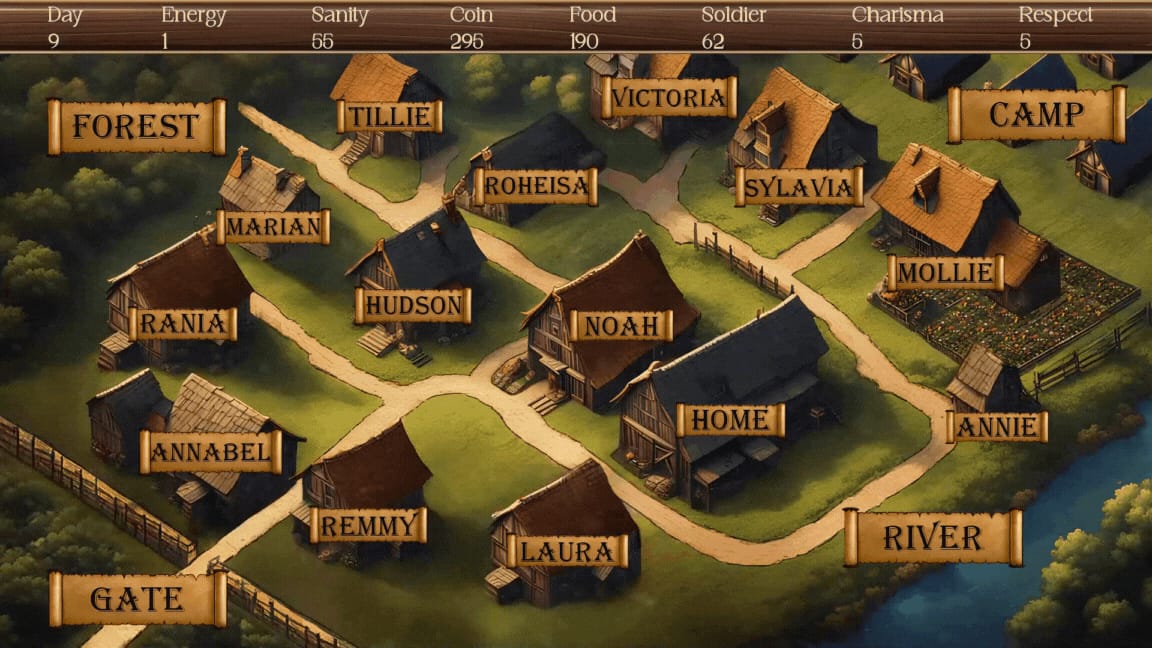Visit Victoria's house

coord(669,98)
